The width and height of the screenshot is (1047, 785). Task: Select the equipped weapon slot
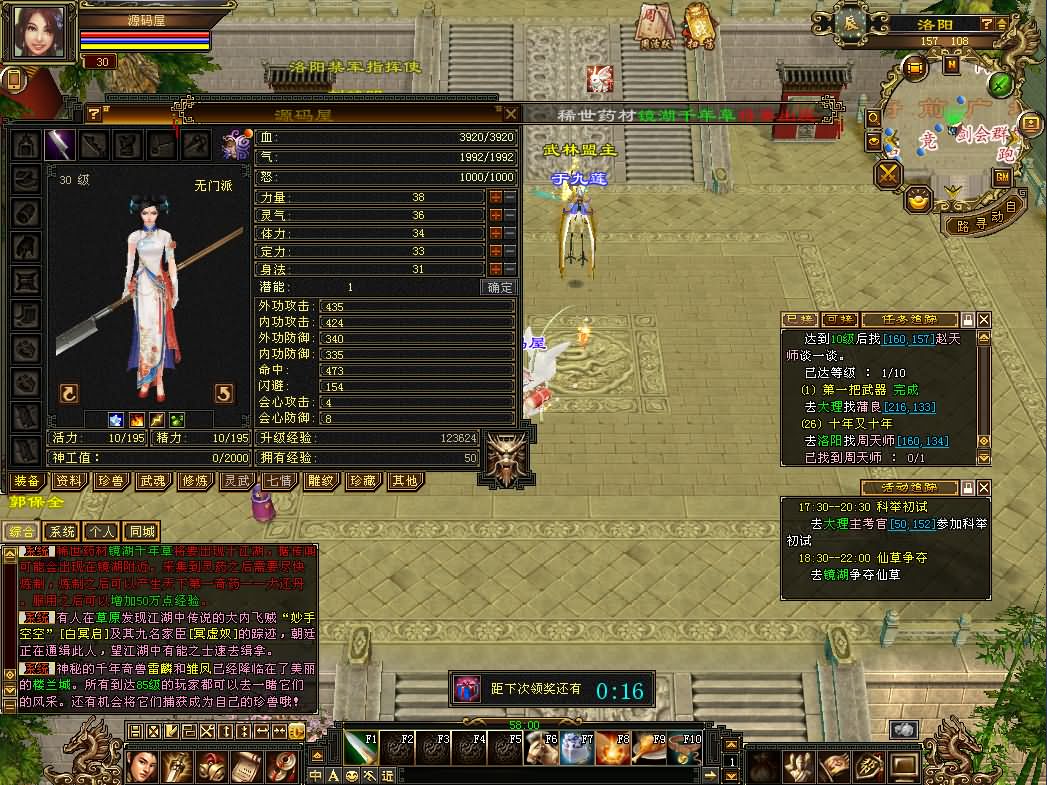tap(59, 145)
